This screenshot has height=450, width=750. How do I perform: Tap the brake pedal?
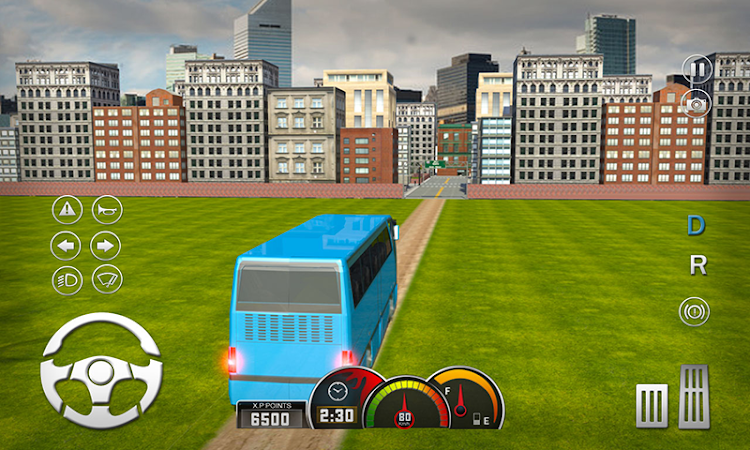pyautogui.click(x=651, y=405)
